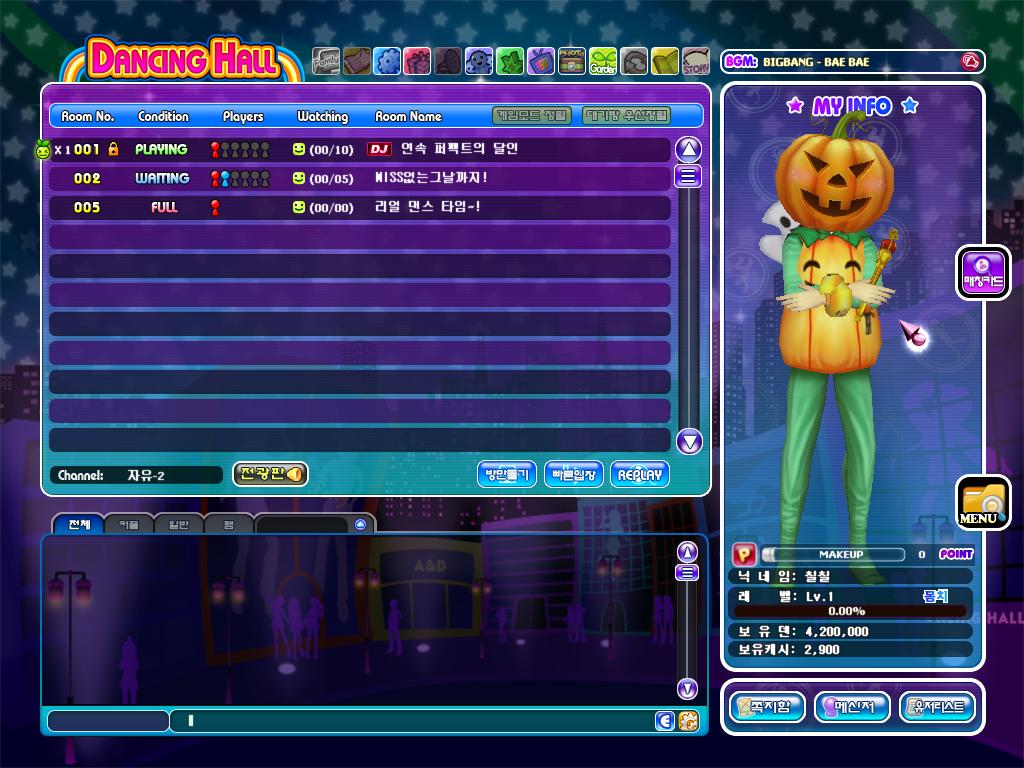Select the locked room 001 row

coord(360,149)
